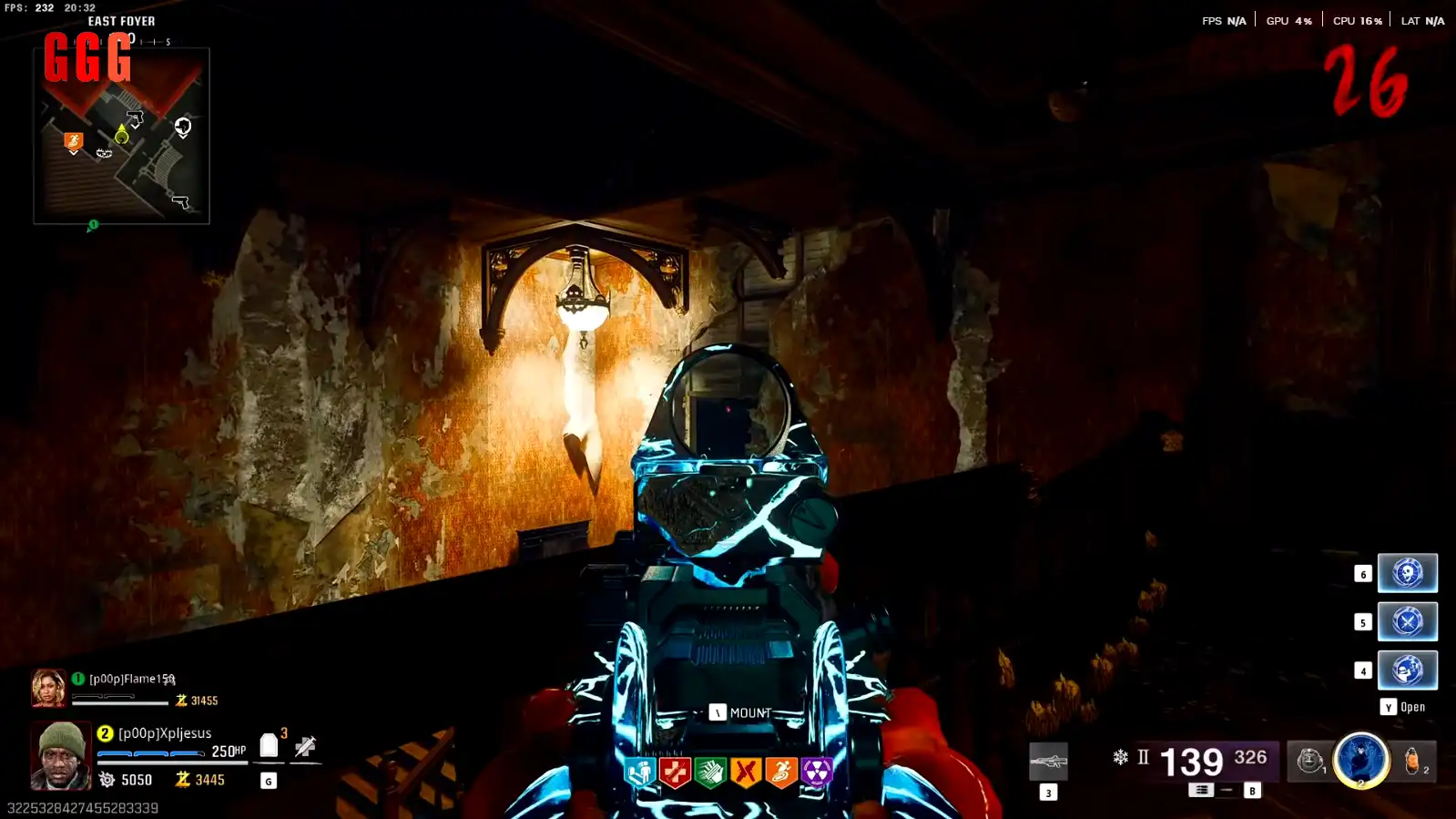Click the yellow Double Tap X perk
This screenshot has height=819, width=1456.
pyautogui.click(x=746, y=773)
